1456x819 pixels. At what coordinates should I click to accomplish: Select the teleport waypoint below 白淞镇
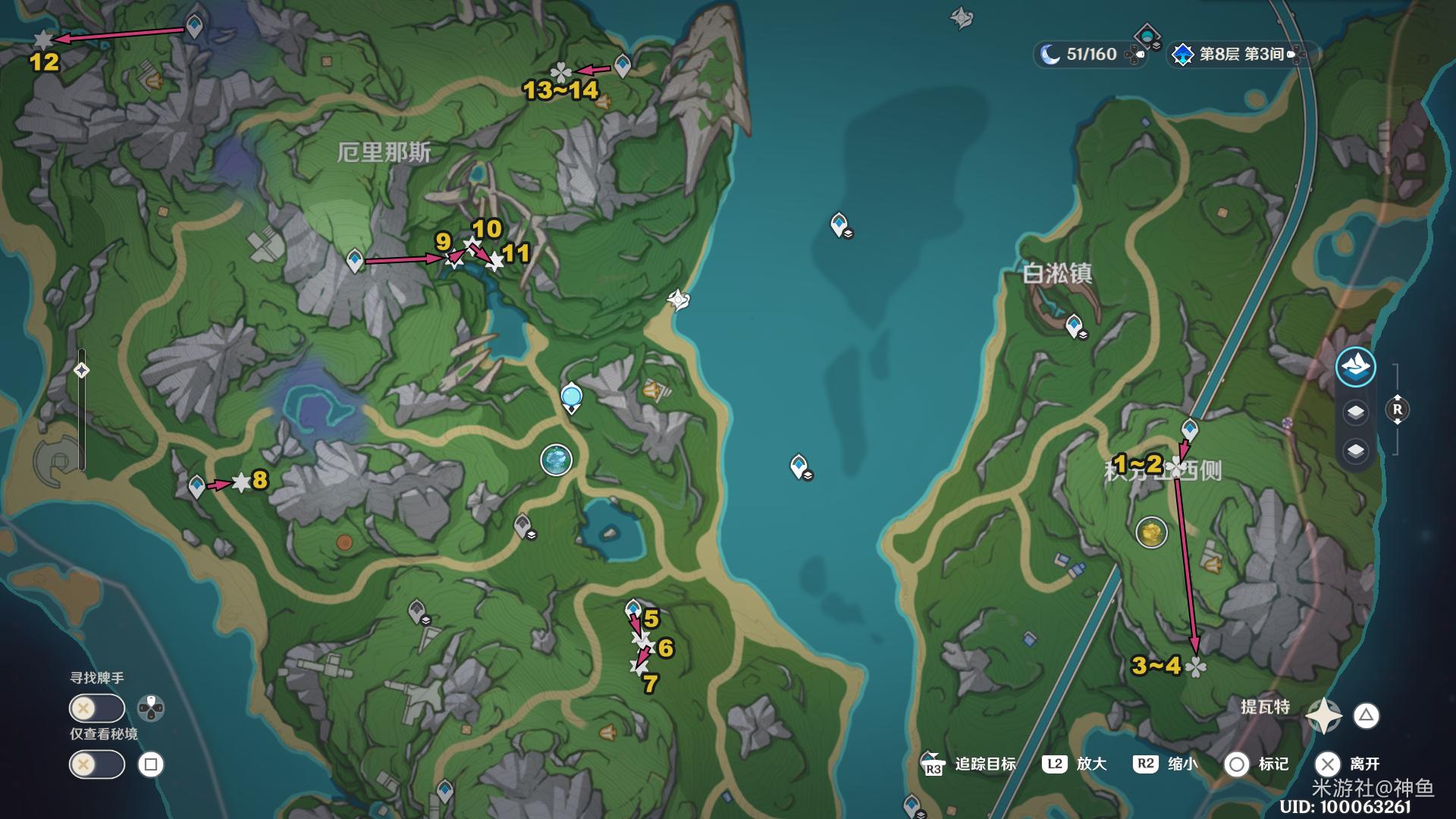coord(1073,325)
